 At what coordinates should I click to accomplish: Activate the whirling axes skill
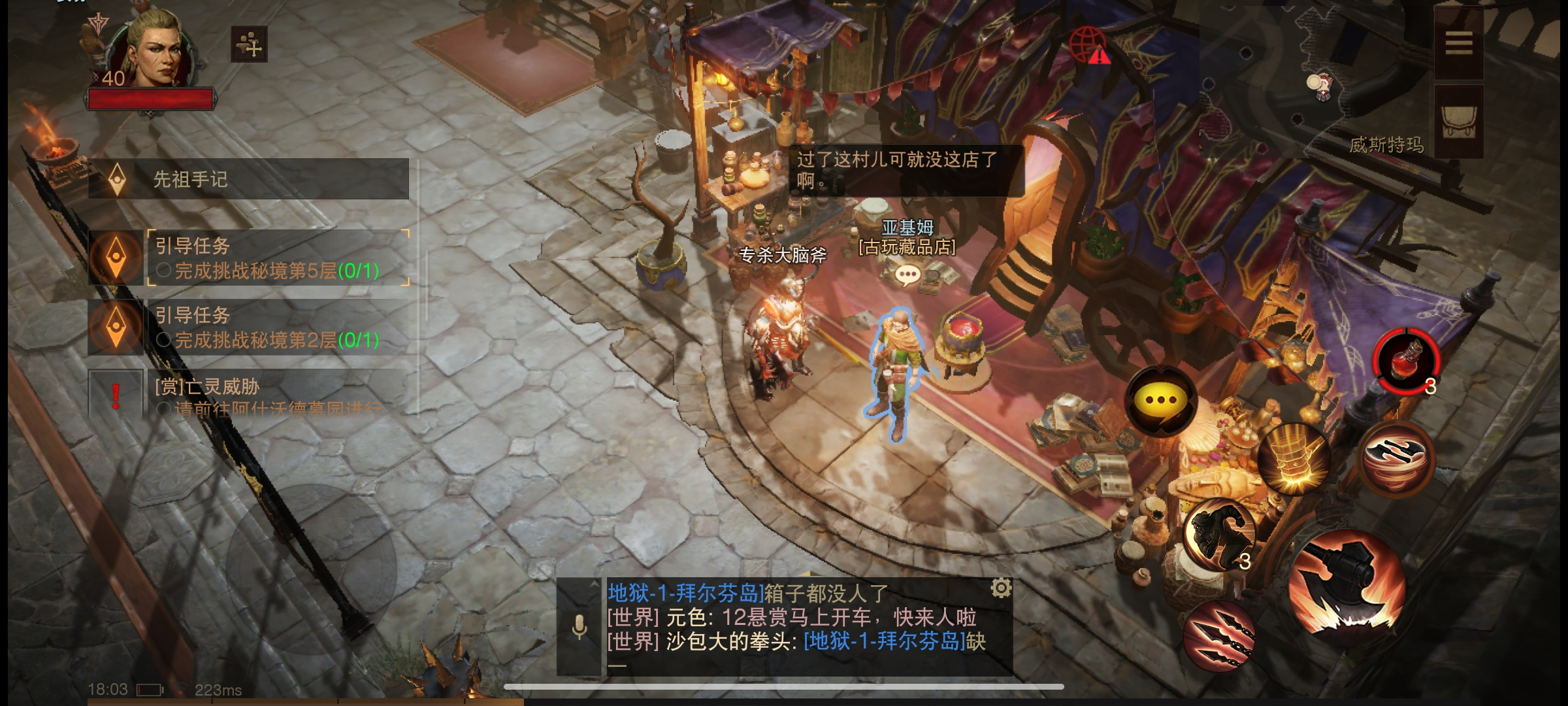pos(1396,457)
